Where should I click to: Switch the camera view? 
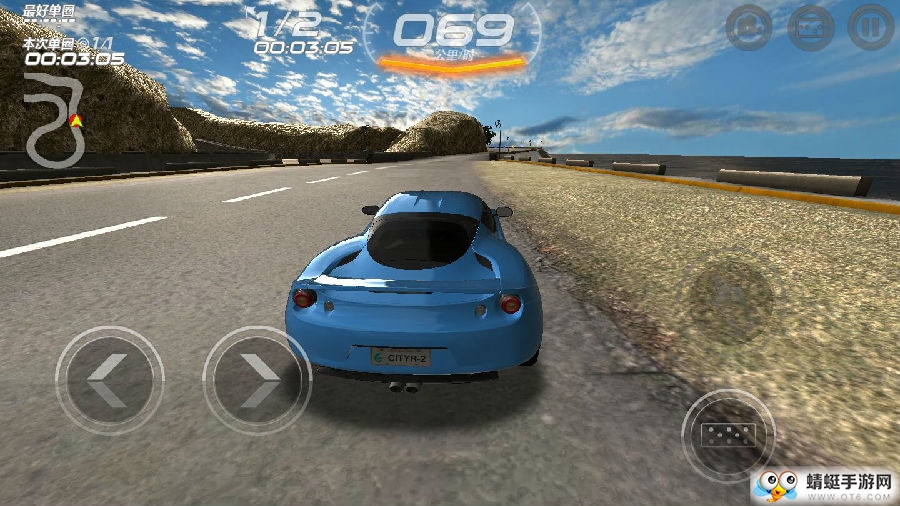pyautogui.click(x=749, y=27)
